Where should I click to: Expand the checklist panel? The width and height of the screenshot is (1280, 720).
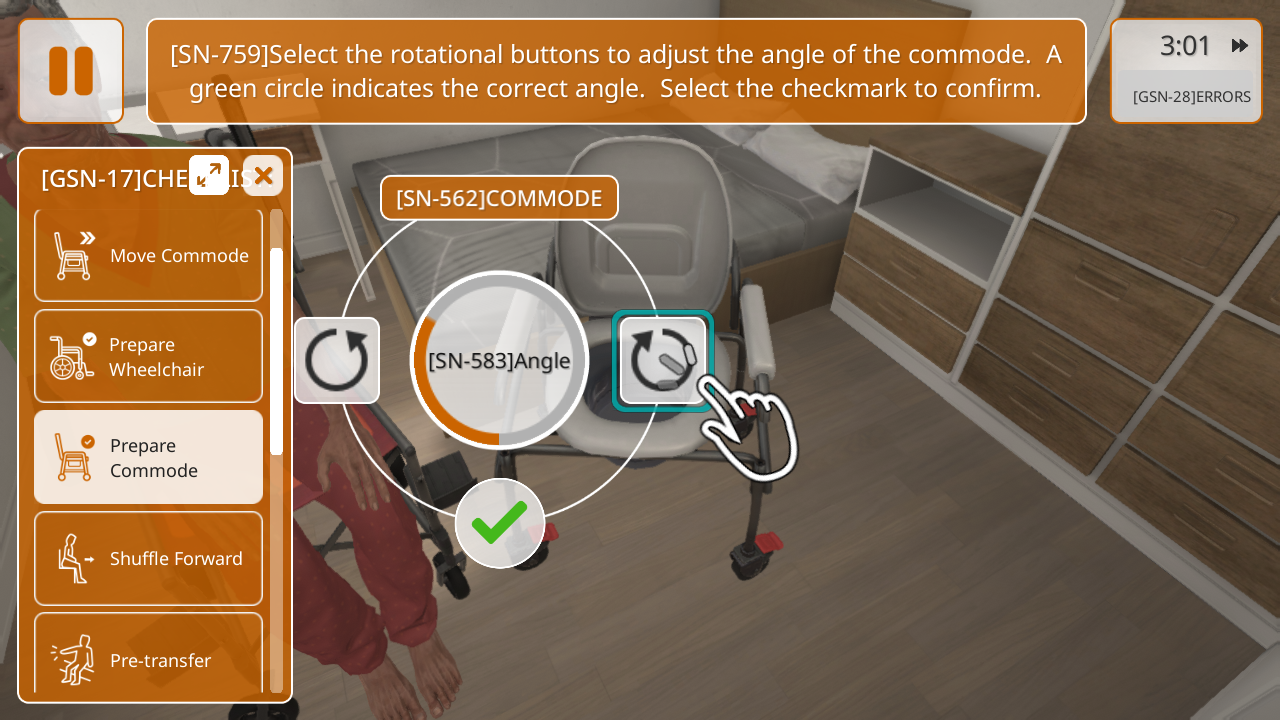point(209,175)
